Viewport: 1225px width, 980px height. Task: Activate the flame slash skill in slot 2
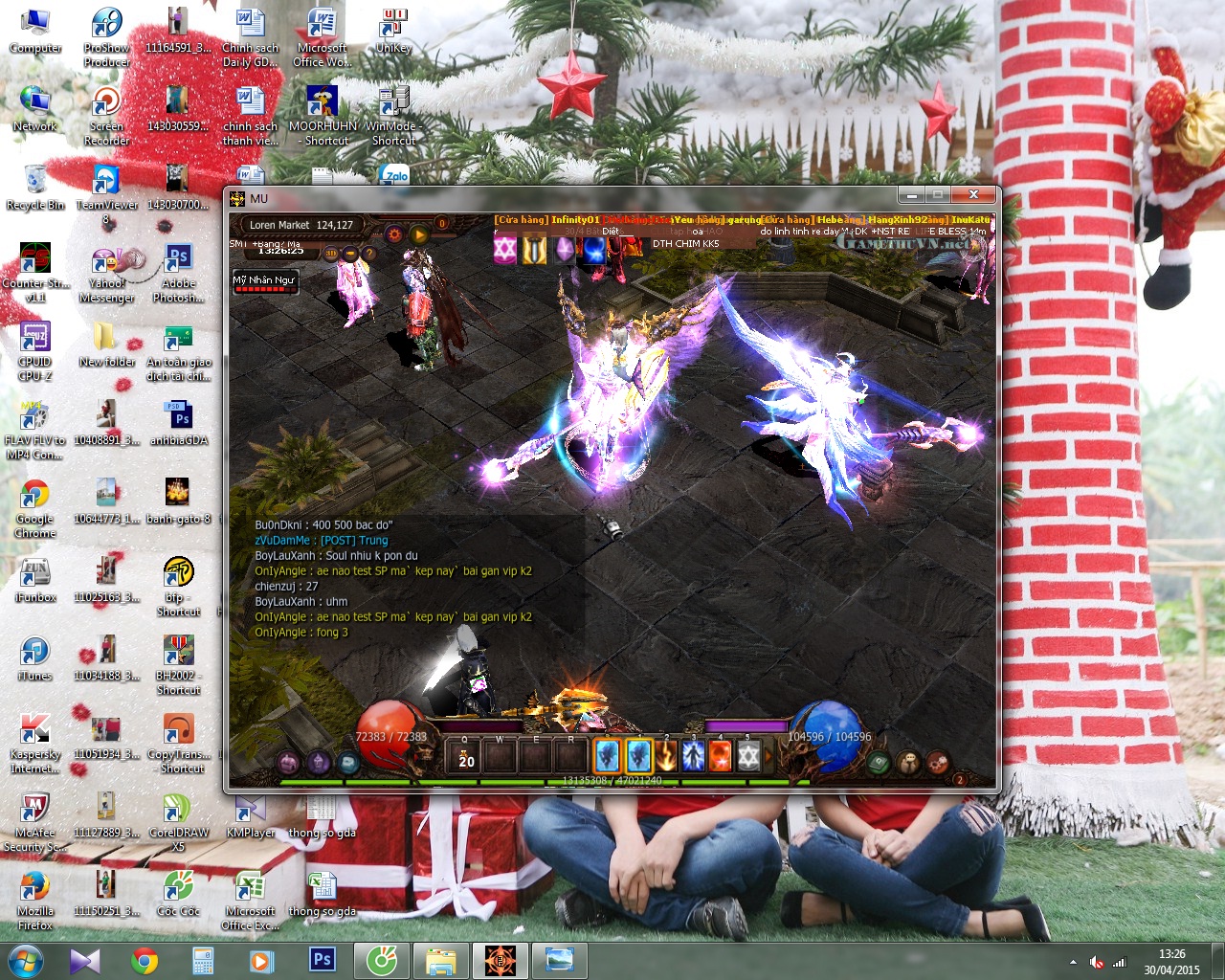[x=665, y=756]
